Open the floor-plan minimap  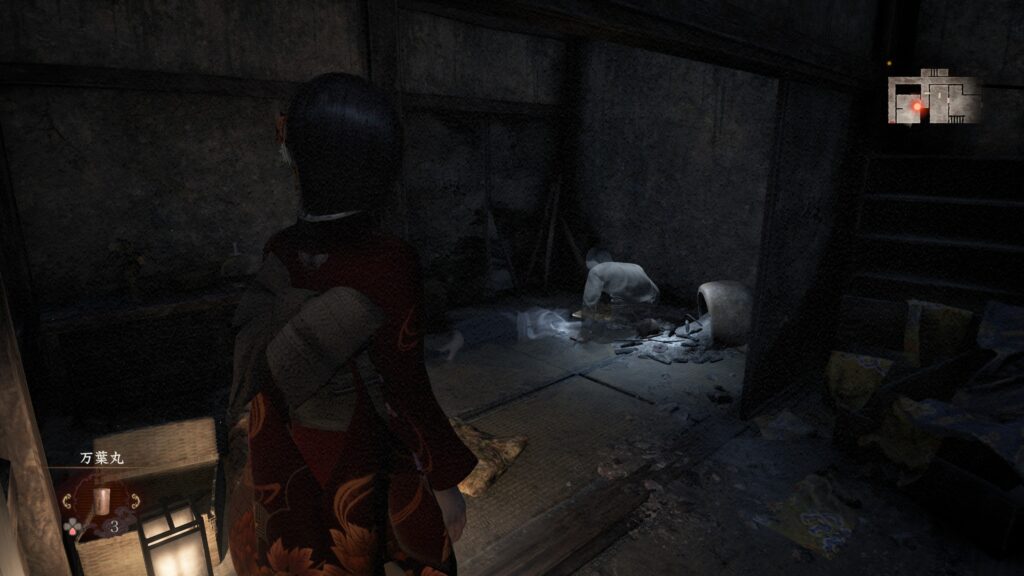pos(934,97)
